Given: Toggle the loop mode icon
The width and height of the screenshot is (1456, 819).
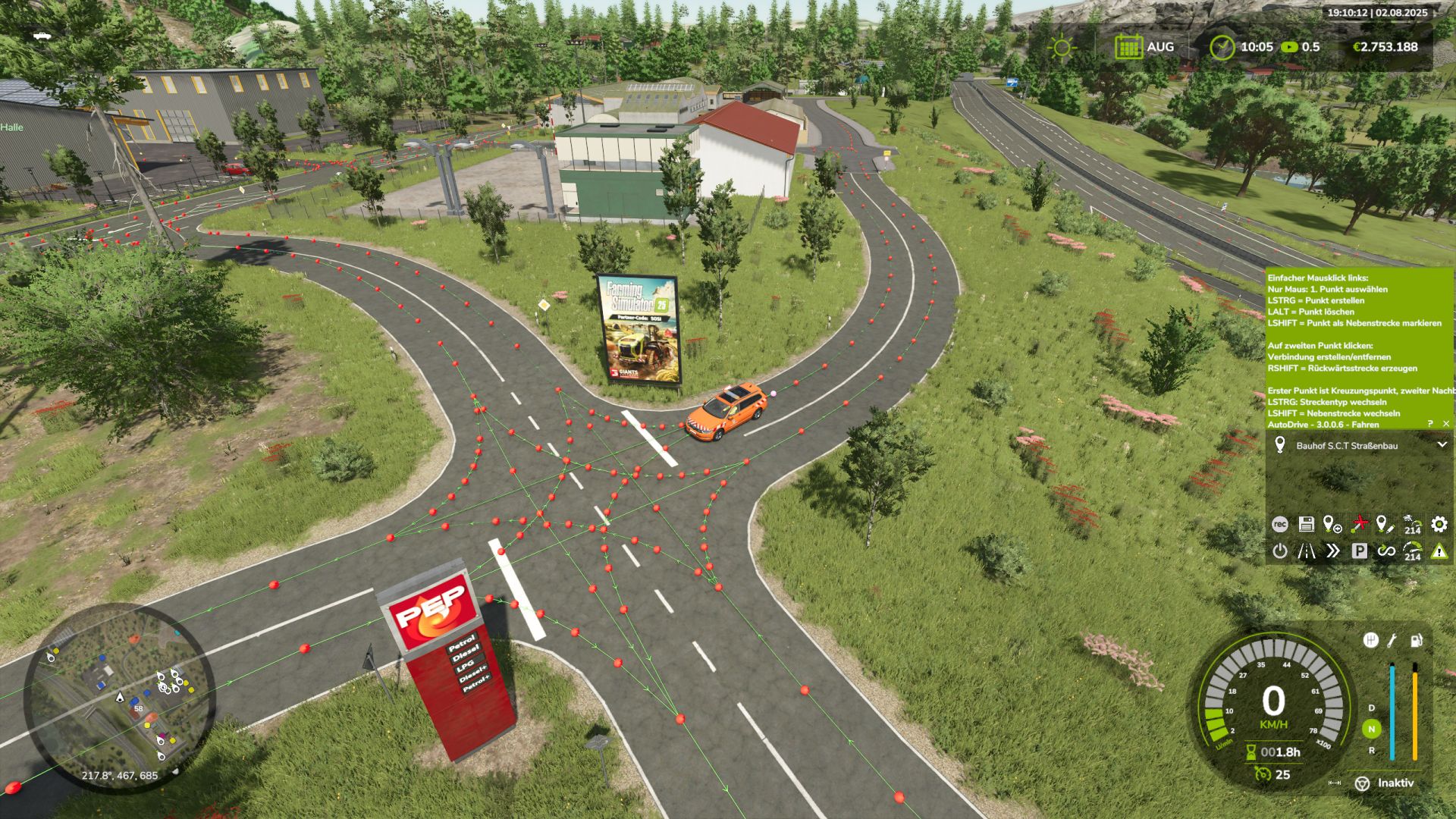Looking at the screenshot, I should [1385, 551].
